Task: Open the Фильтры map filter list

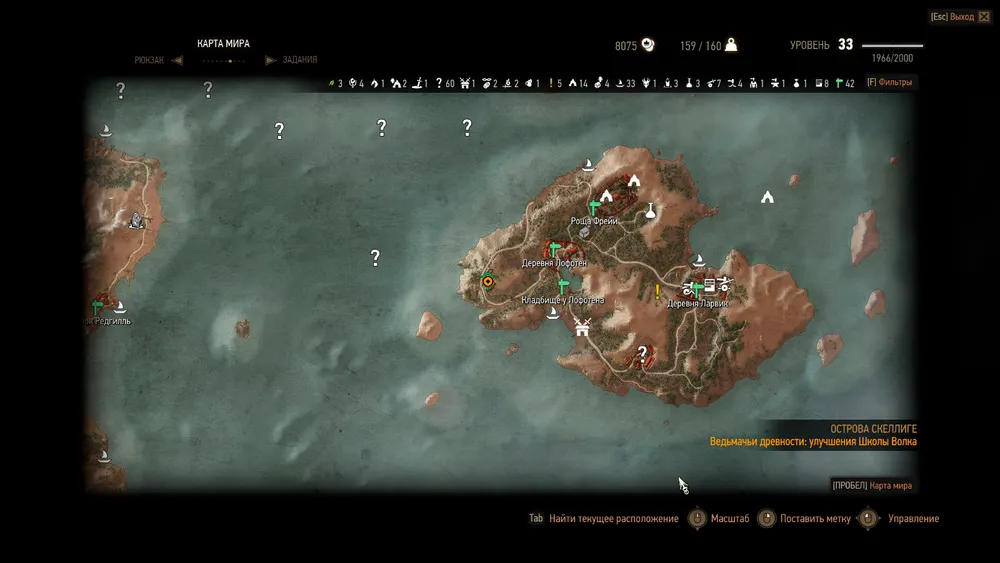Action: point(888,82)
